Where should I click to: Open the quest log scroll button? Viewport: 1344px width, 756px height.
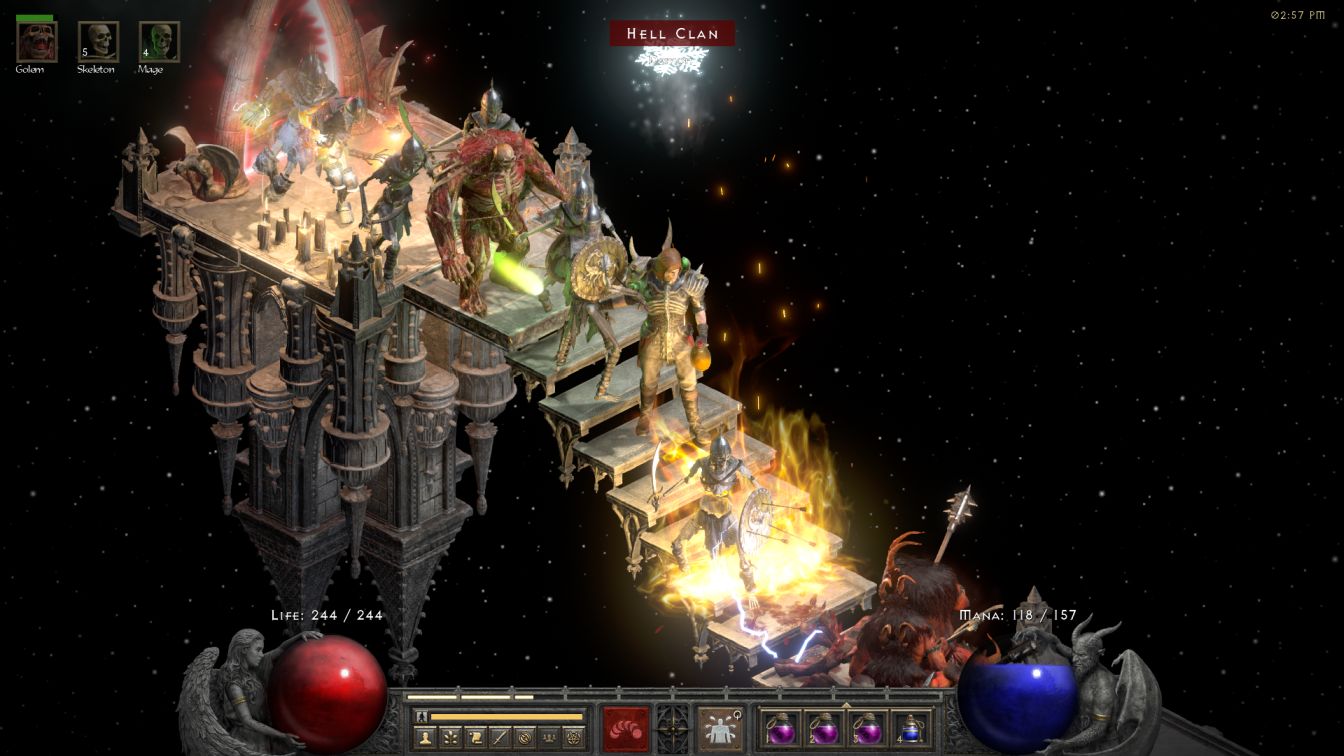(474, 737)
